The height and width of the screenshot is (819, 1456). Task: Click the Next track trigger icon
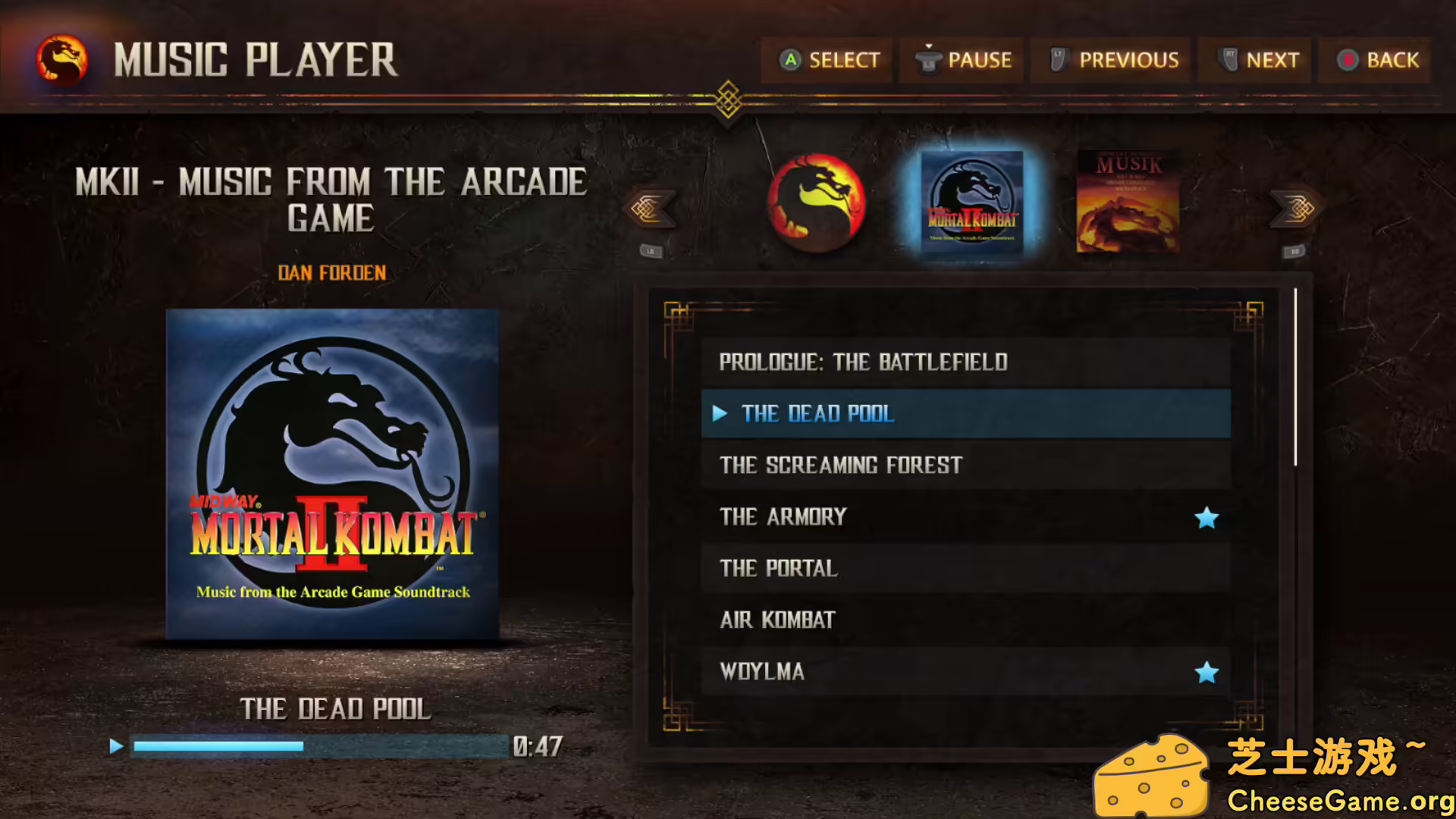click(x=1228, y=58)
